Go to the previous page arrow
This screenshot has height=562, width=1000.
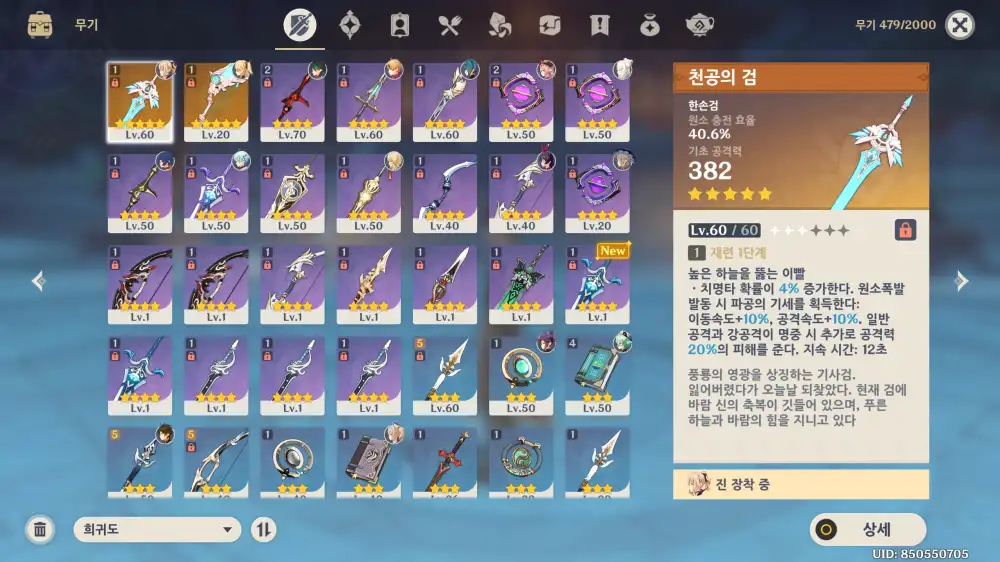[38, 281]
